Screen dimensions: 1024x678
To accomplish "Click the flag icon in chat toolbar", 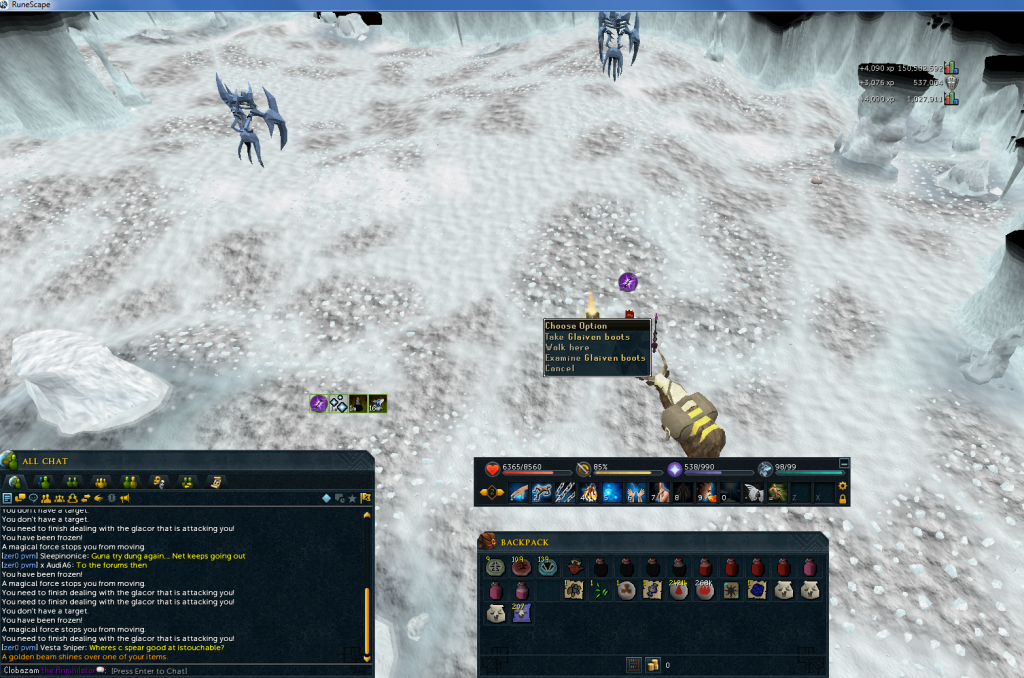I will (366, 497).
